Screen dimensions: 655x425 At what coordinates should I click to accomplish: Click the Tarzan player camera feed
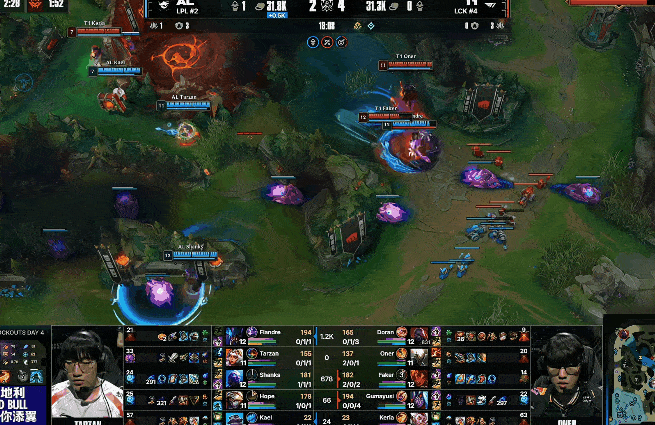(86, 377)
